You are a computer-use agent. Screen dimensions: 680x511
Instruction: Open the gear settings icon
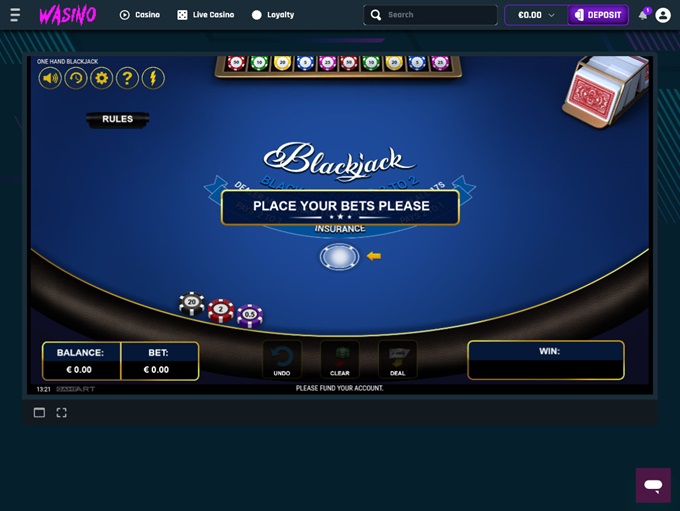tap(102, 78)
